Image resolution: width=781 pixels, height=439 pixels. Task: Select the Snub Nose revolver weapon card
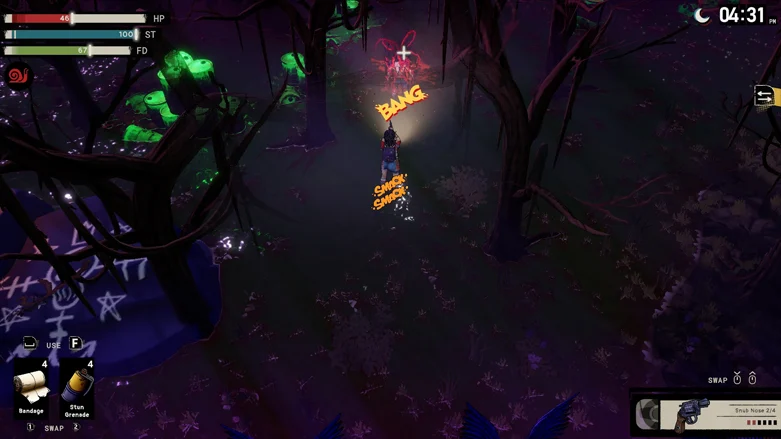pyautogui.click(x=707, y=414)
